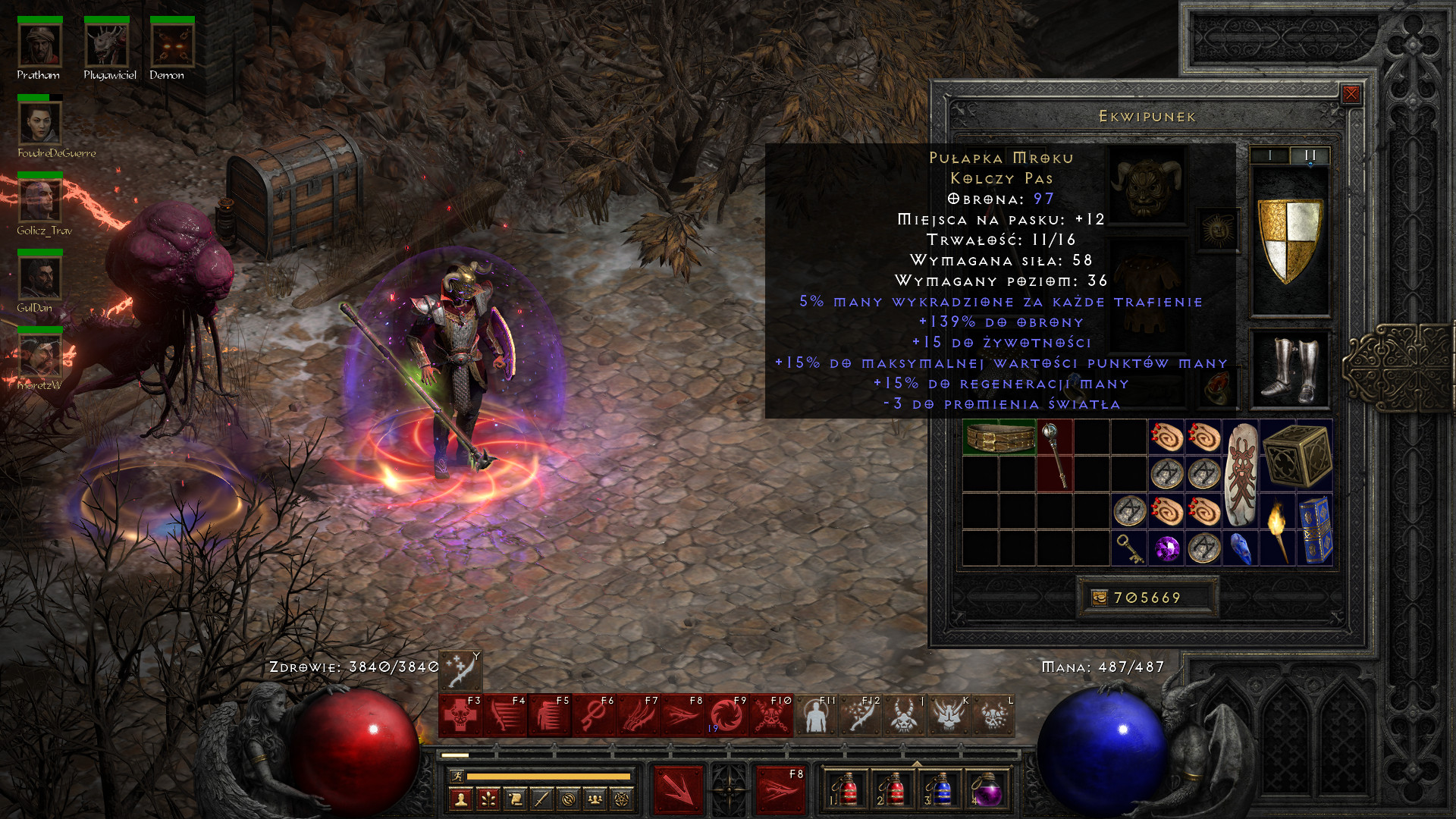The width and height of the screenshot is (1456, 819).
Task: Select the leather belt in inventory
Action: point(999,438)
